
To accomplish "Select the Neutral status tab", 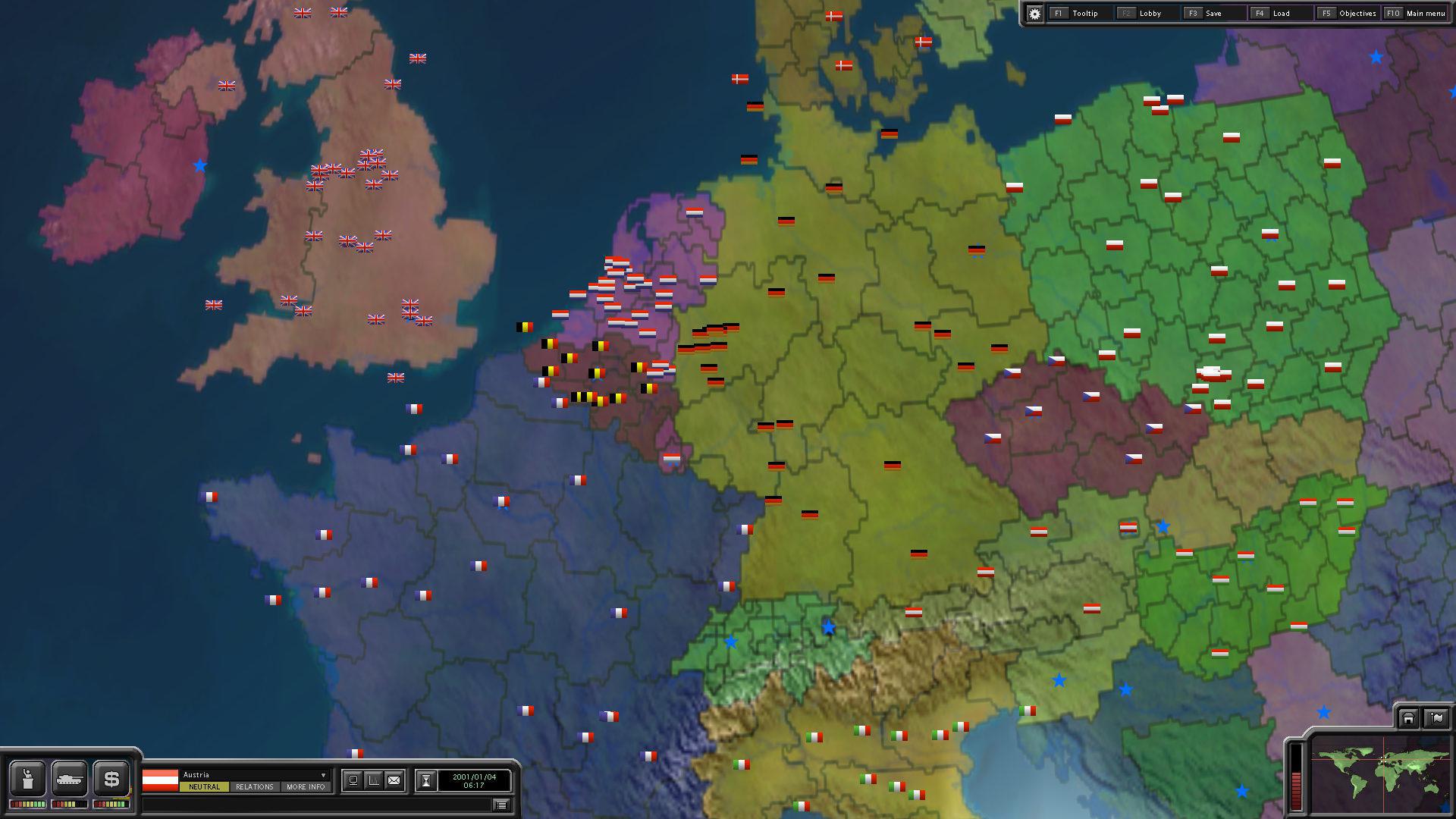I will click(204, 787).
